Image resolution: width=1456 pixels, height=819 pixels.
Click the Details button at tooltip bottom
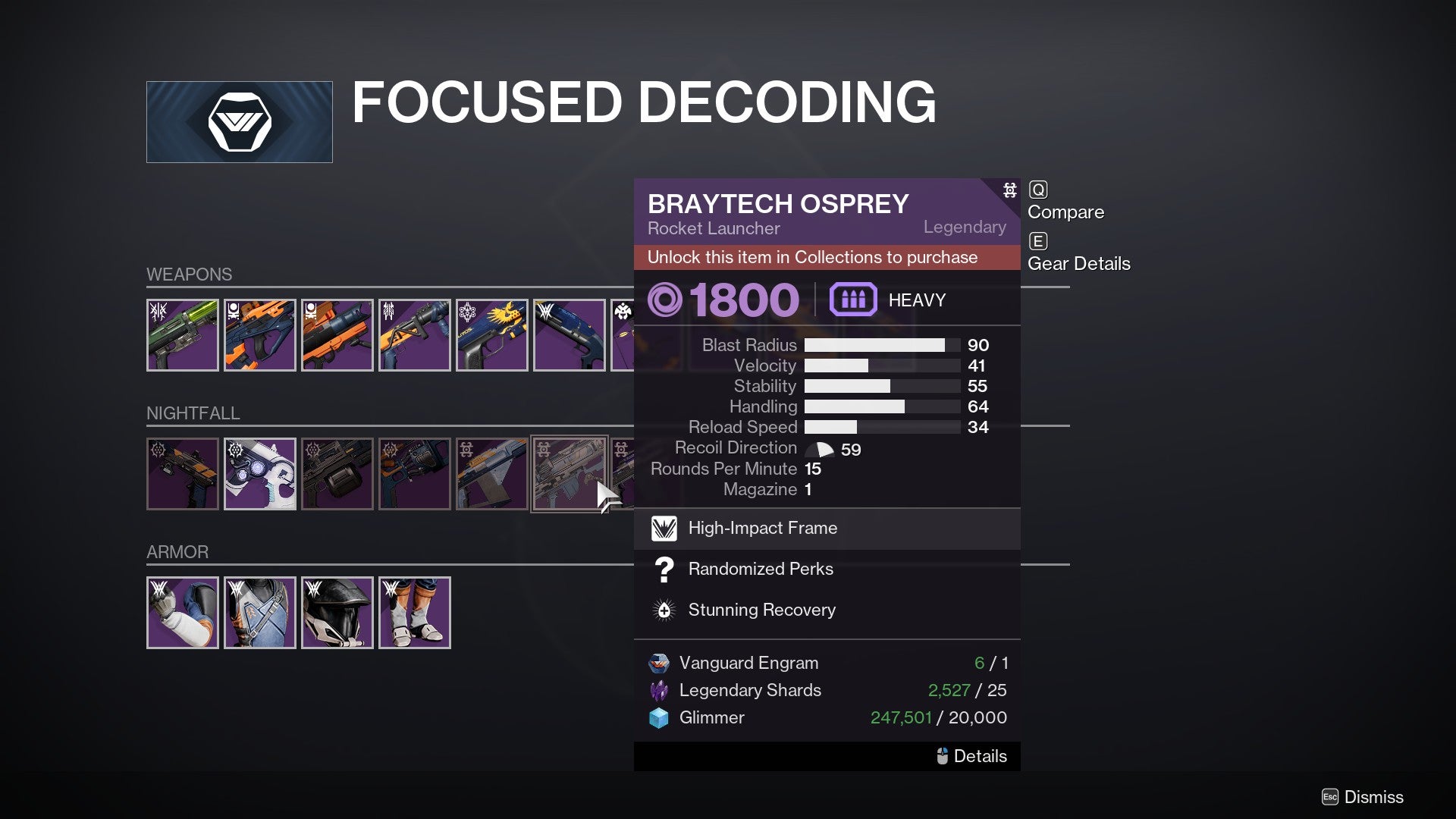tap(973, 756)
